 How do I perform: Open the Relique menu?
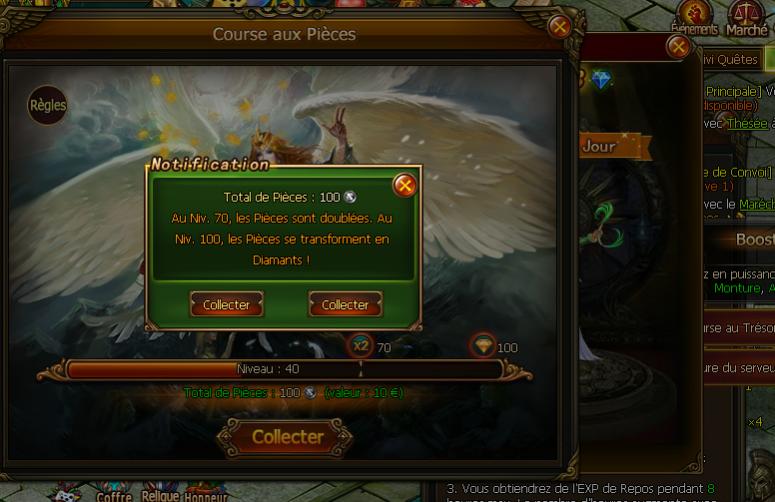[x=160, y=496]
